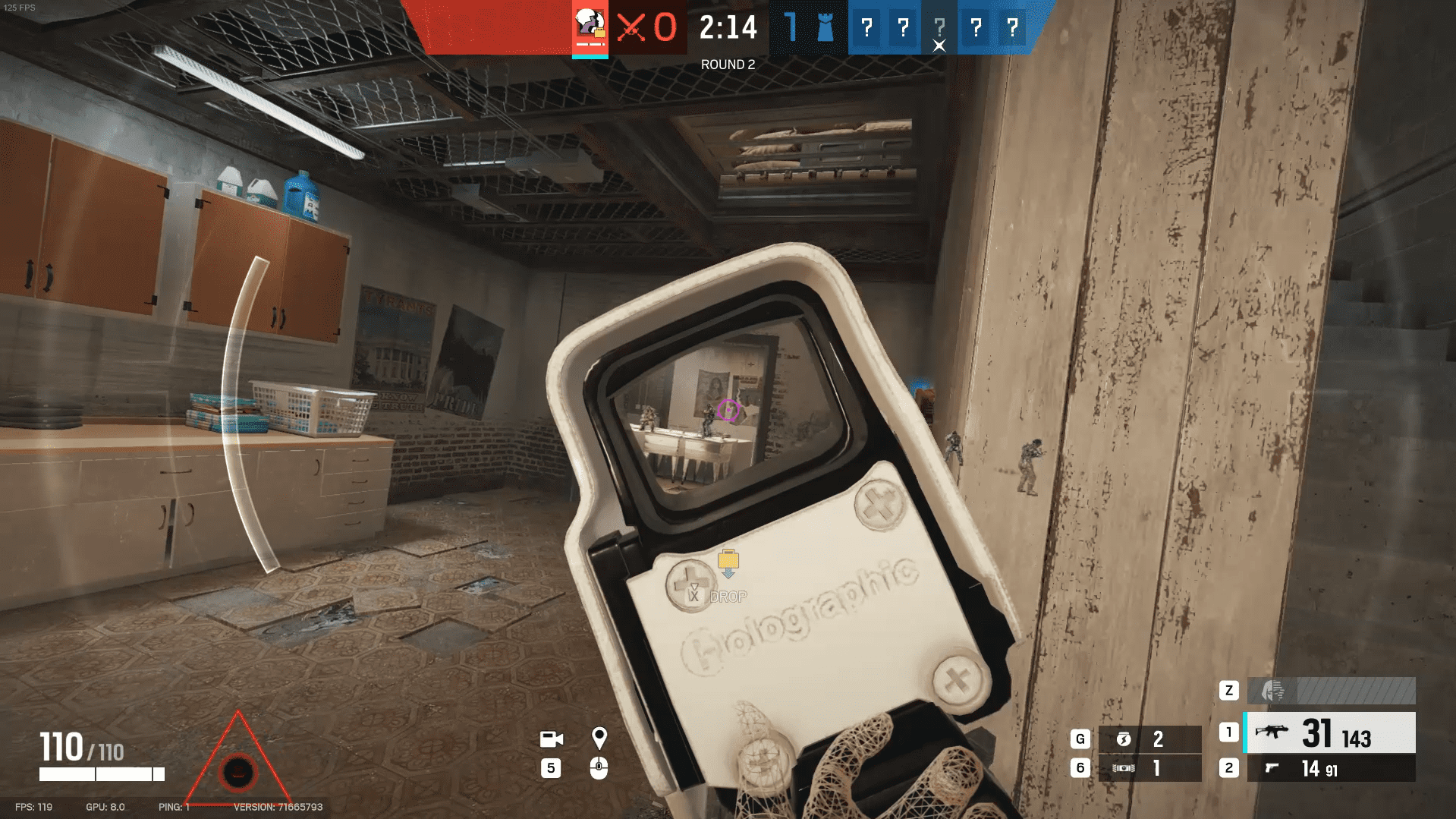
Task: Click the DROP text prompt
Action: point(728,597)
